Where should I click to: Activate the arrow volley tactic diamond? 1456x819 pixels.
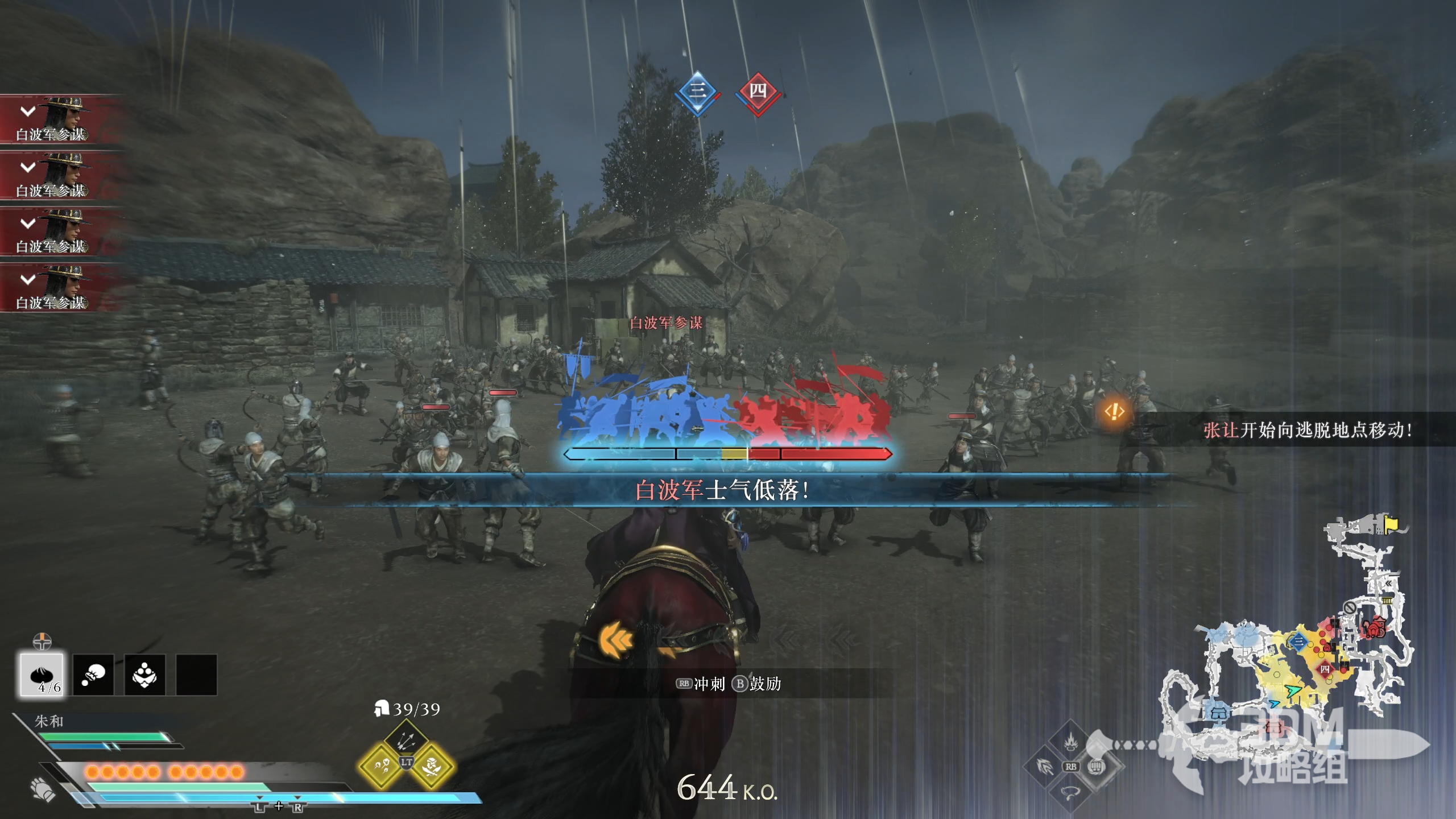[406, 739]
